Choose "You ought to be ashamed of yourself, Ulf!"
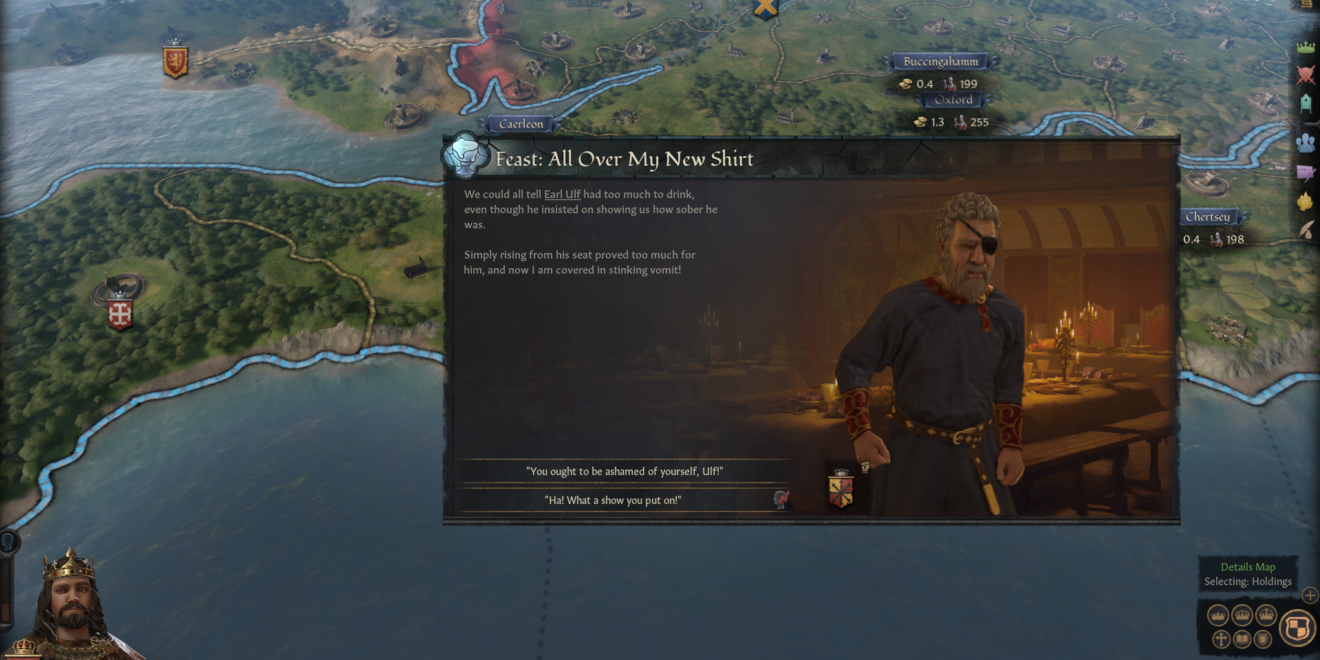 tap(625, 471)
